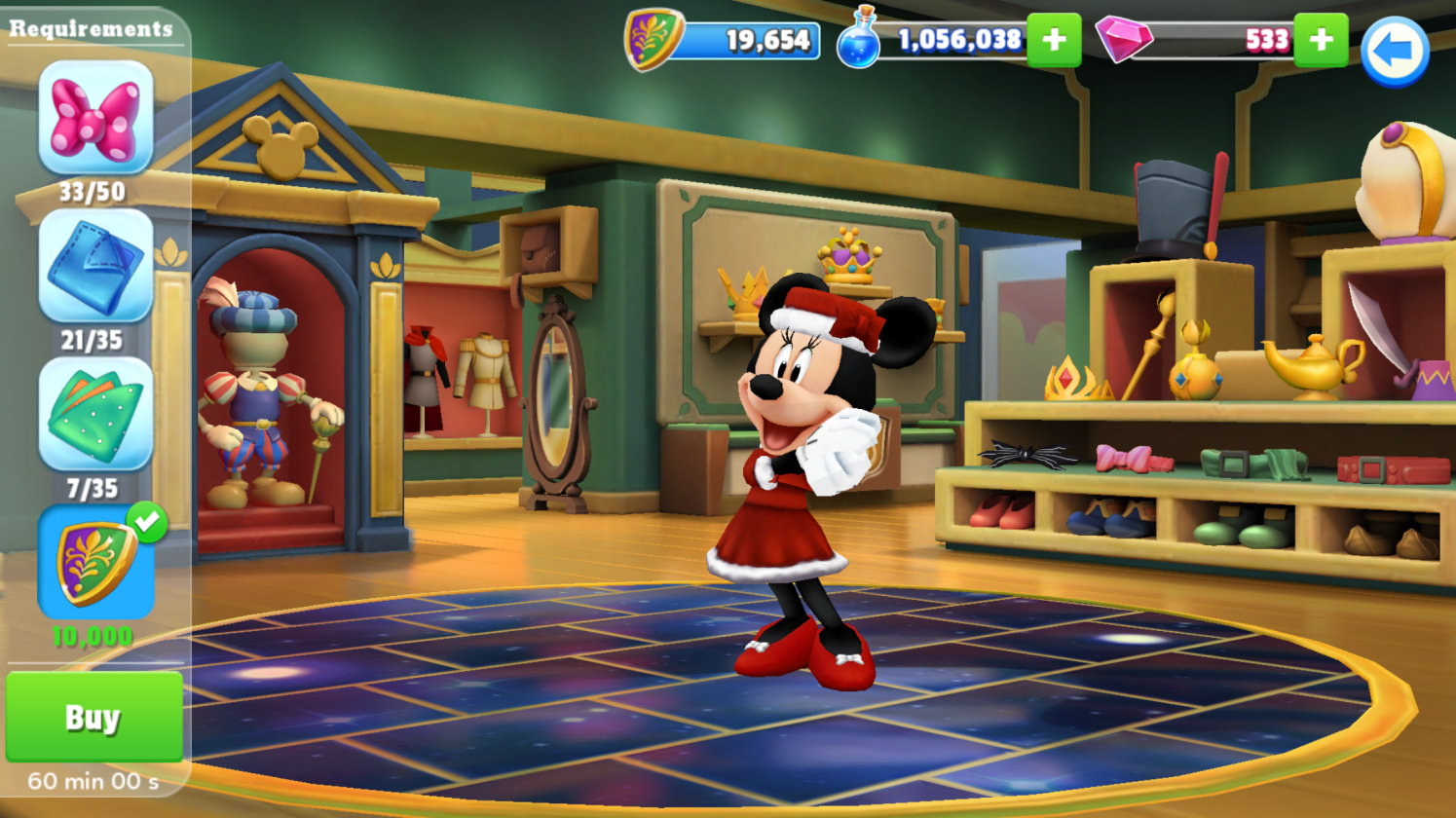Select the green dotted fabric requirement
The width and height of the screenshot is (1456, 818).
pyautogui.click(x=95, y=415)
